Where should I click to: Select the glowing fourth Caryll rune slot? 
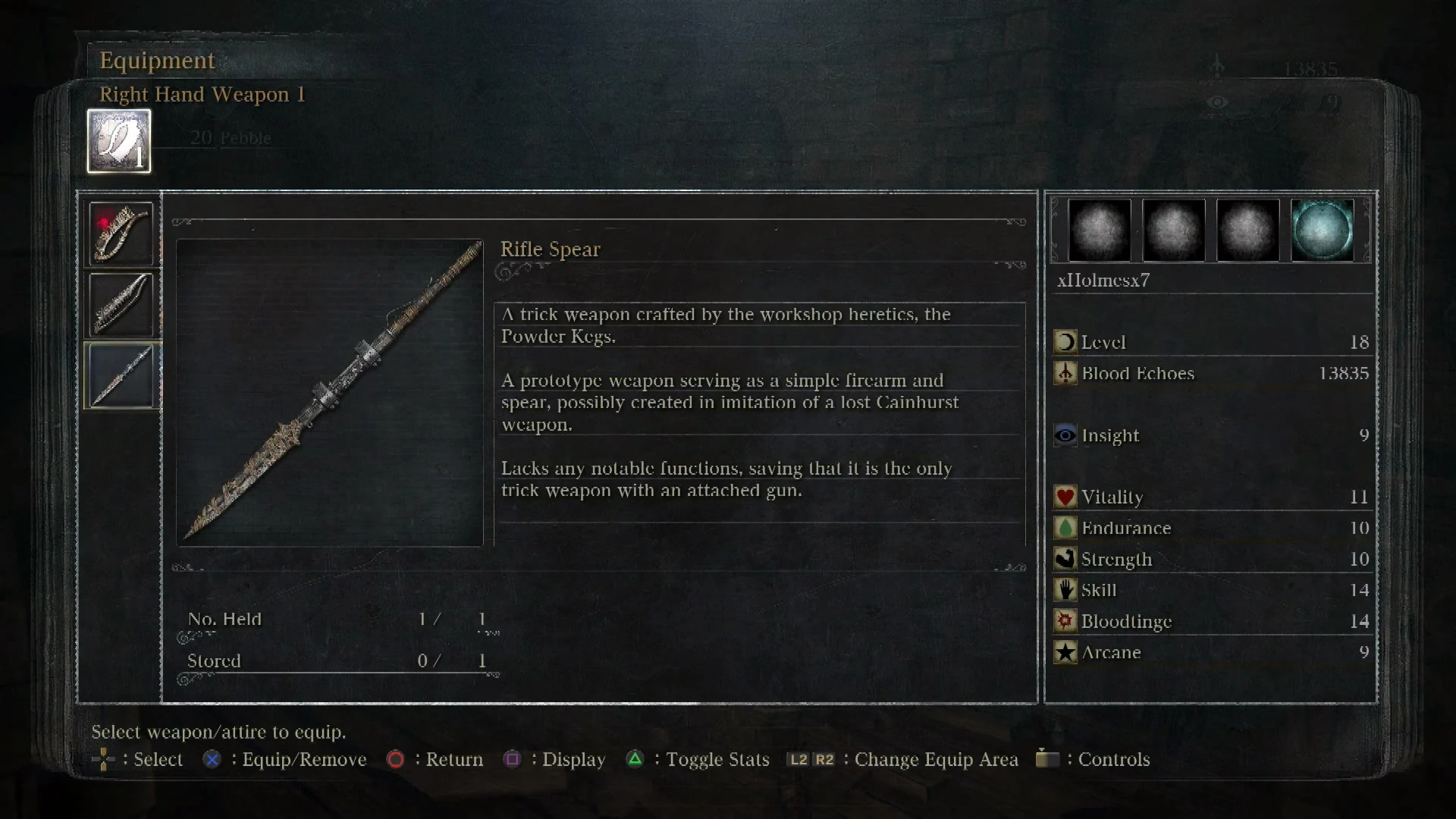pyautogui.click(x=1323, y=231)
